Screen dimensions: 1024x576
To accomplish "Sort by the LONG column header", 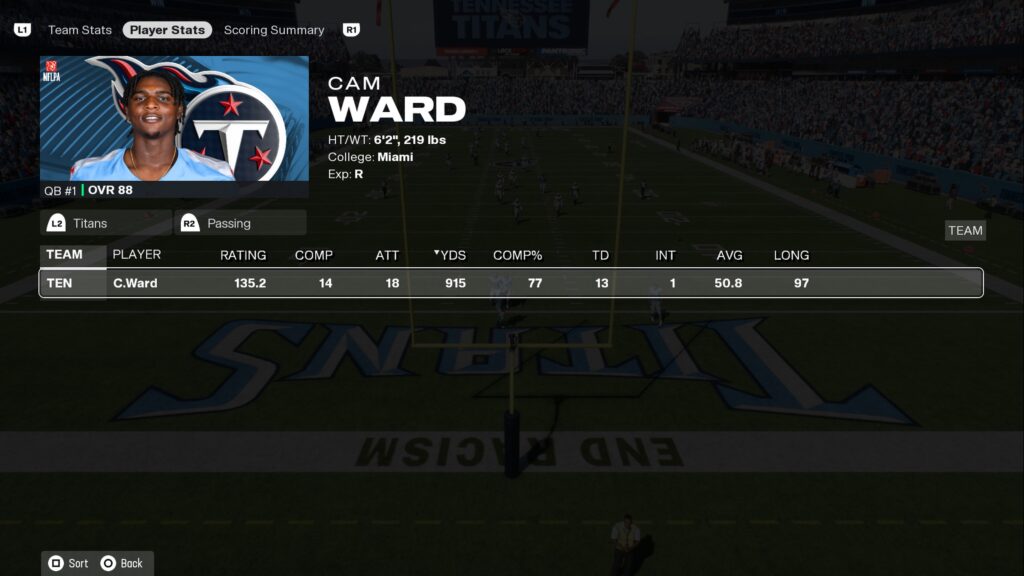I will coord(791,255).
